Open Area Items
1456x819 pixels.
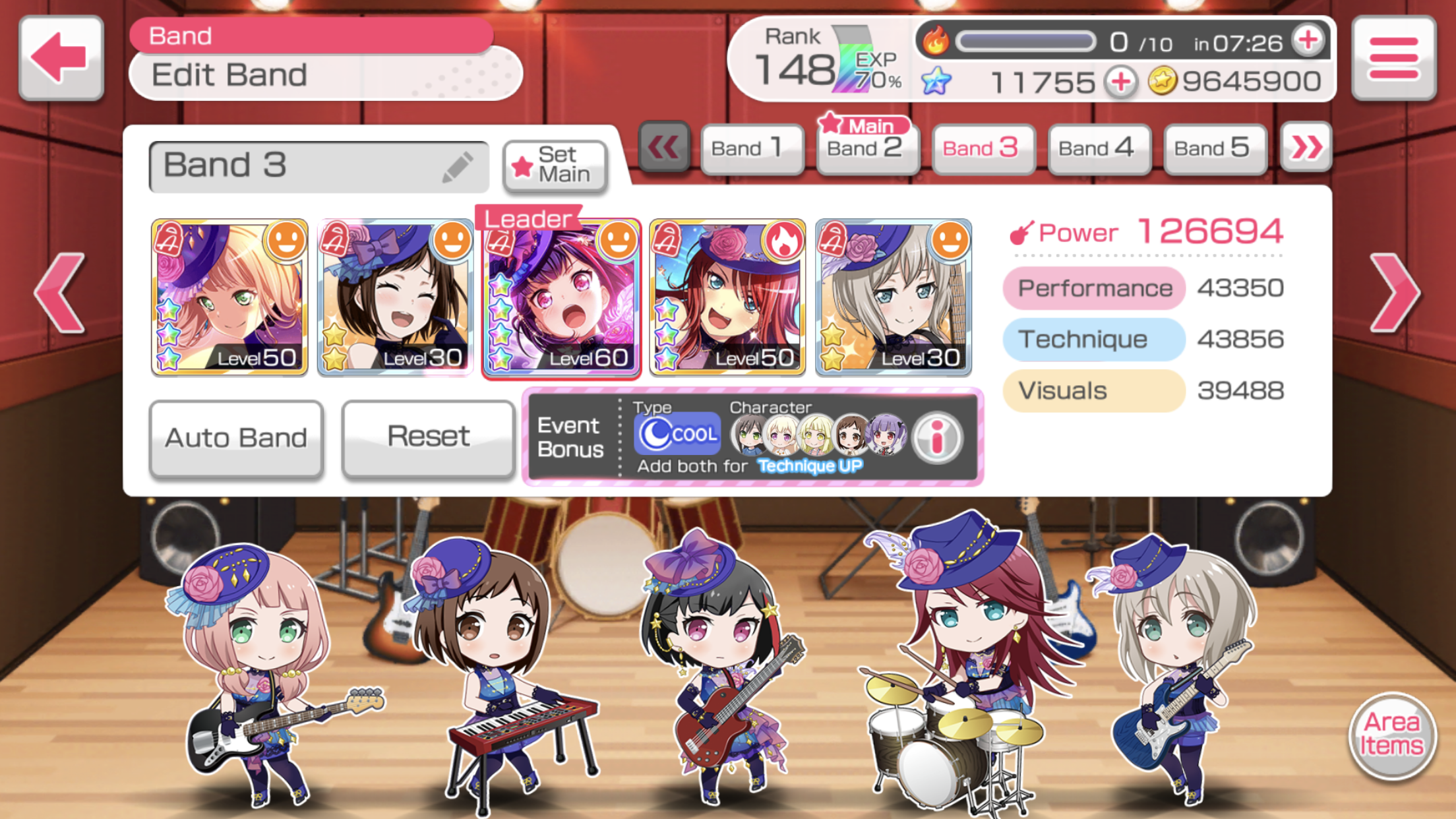pyautogui.click(x=1393, y=734)
